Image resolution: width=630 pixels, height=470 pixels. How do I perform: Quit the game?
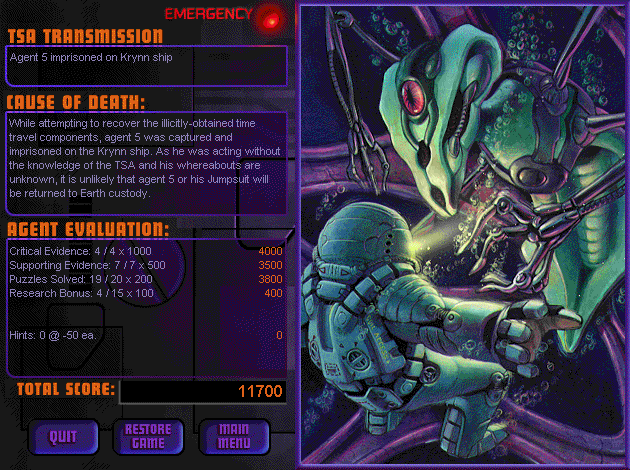click(63, 435)
